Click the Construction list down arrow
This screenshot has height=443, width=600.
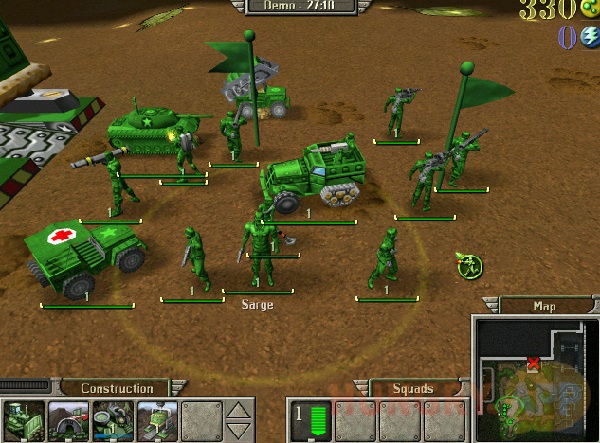pyautogui.click(x=236, y=429)
